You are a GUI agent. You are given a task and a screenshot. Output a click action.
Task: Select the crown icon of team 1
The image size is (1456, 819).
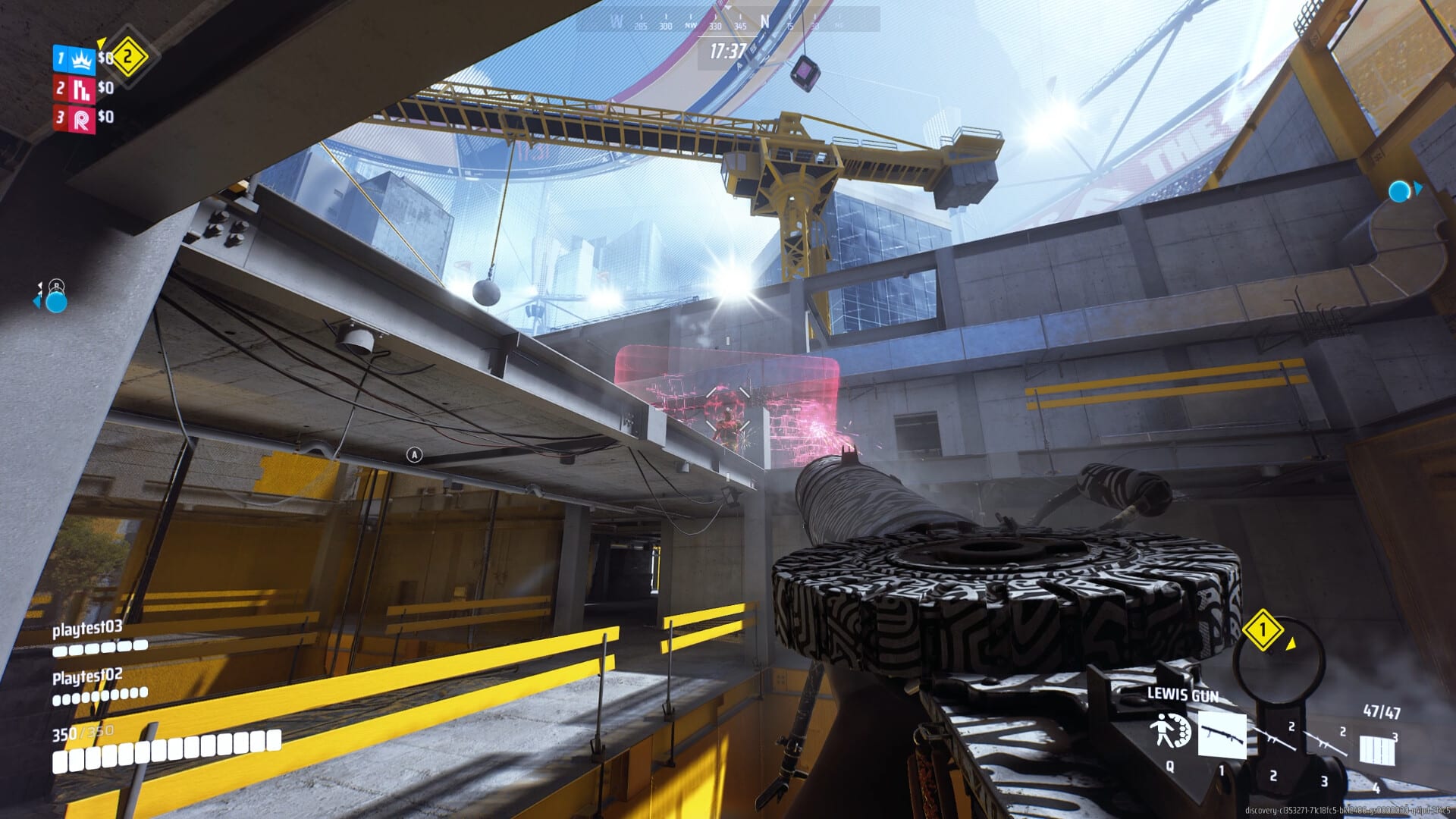pyautogui.click(x=80, y=60)
